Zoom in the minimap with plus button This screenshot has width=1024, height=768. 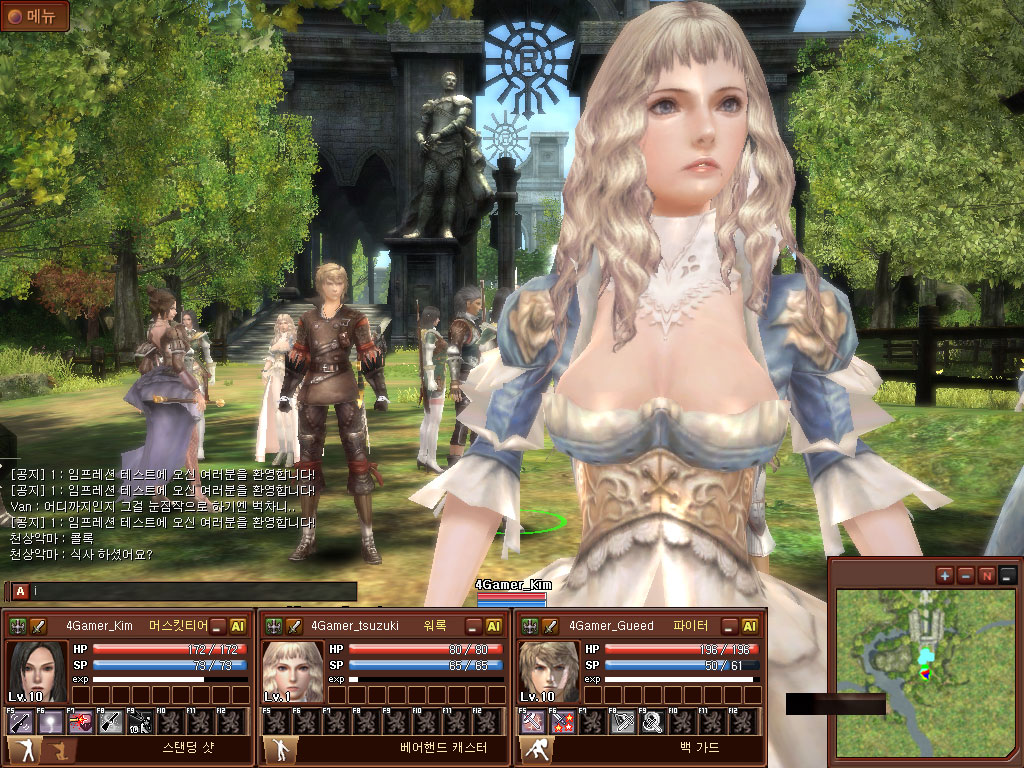tap(945, 575)
